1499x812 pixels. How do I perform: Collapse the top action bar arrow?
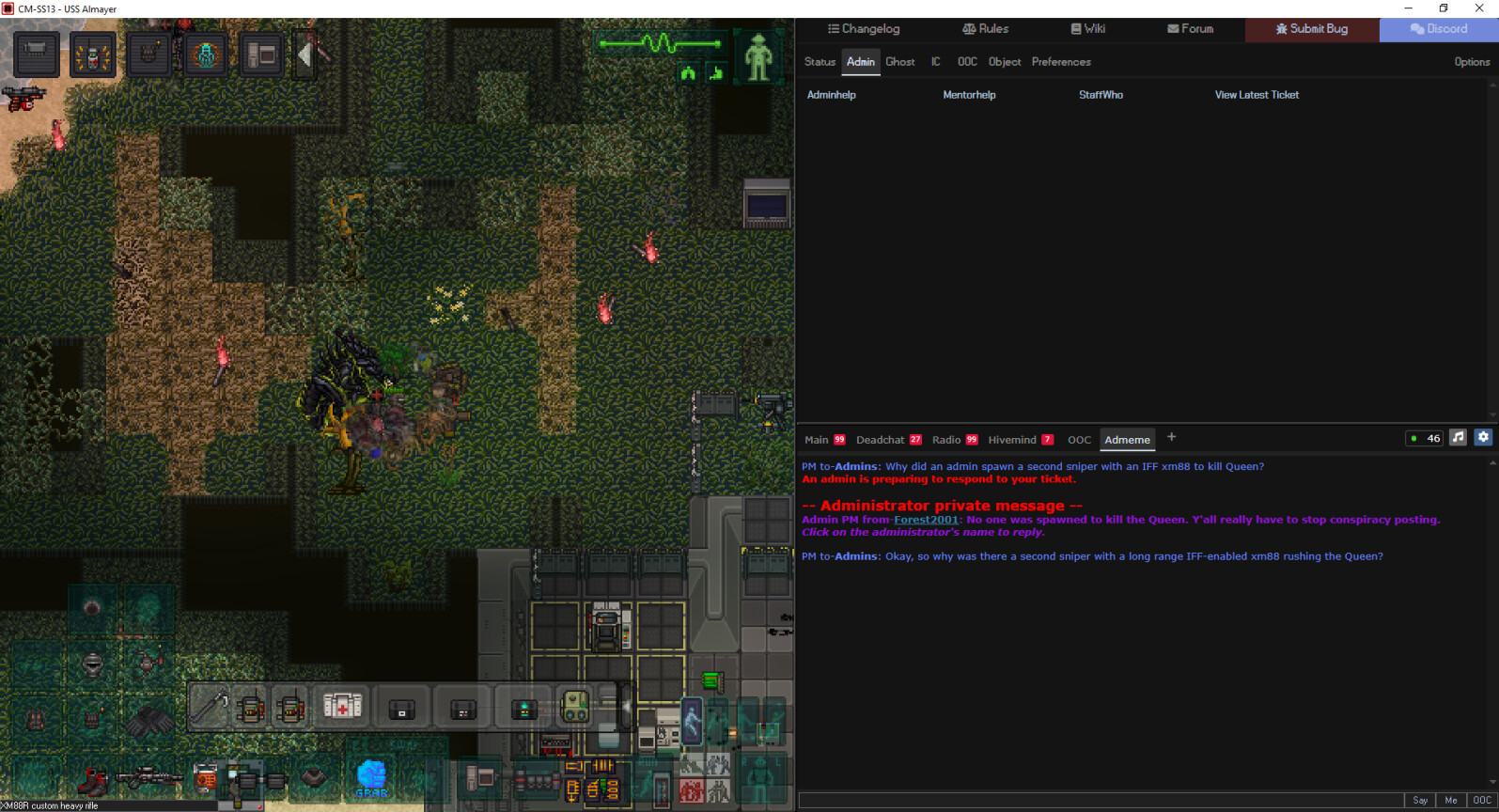304,55
